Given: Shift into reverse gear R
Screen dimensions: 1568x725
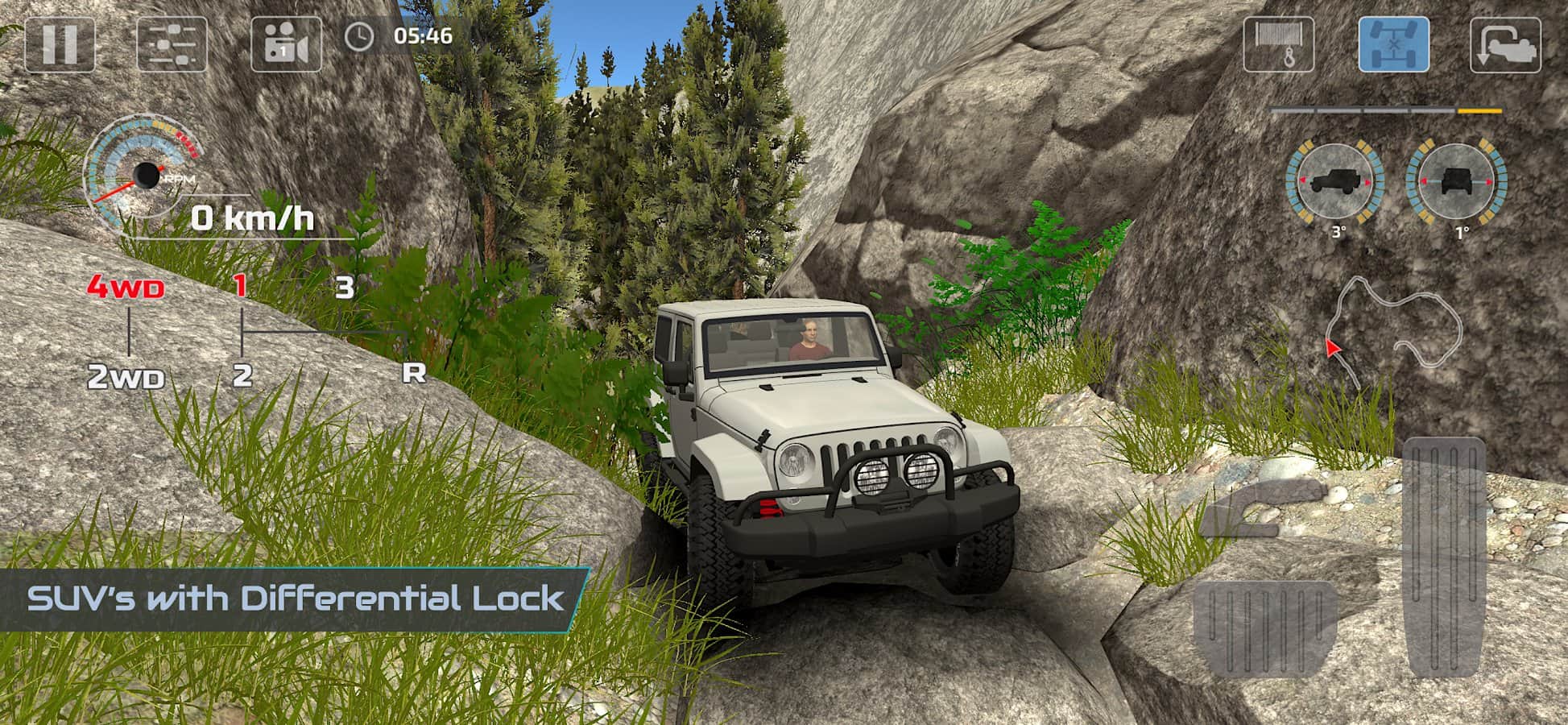Looking at the screenshot, I should [413, 372].
